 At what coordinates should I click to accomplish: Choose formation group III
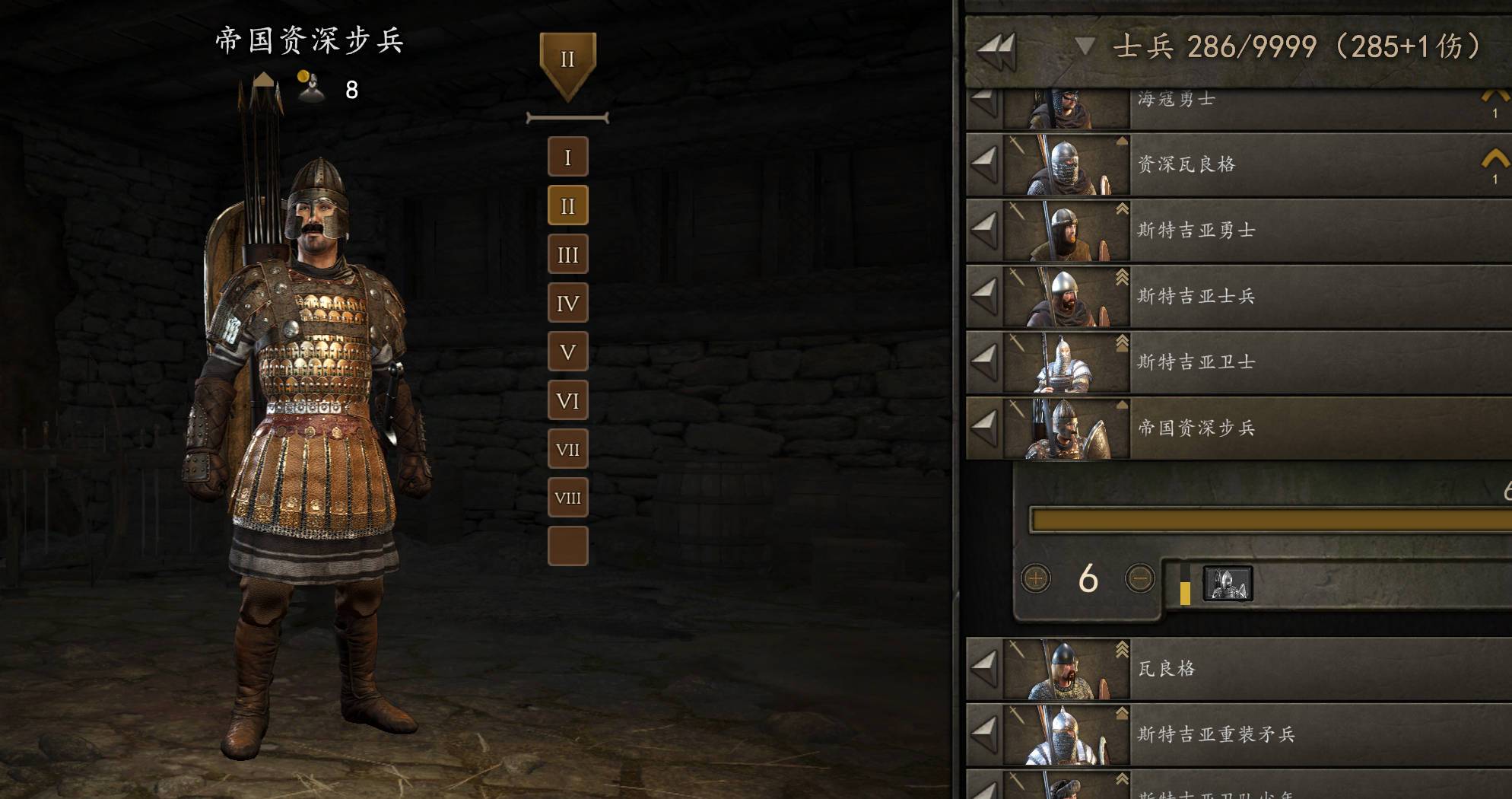click(567, 254)
